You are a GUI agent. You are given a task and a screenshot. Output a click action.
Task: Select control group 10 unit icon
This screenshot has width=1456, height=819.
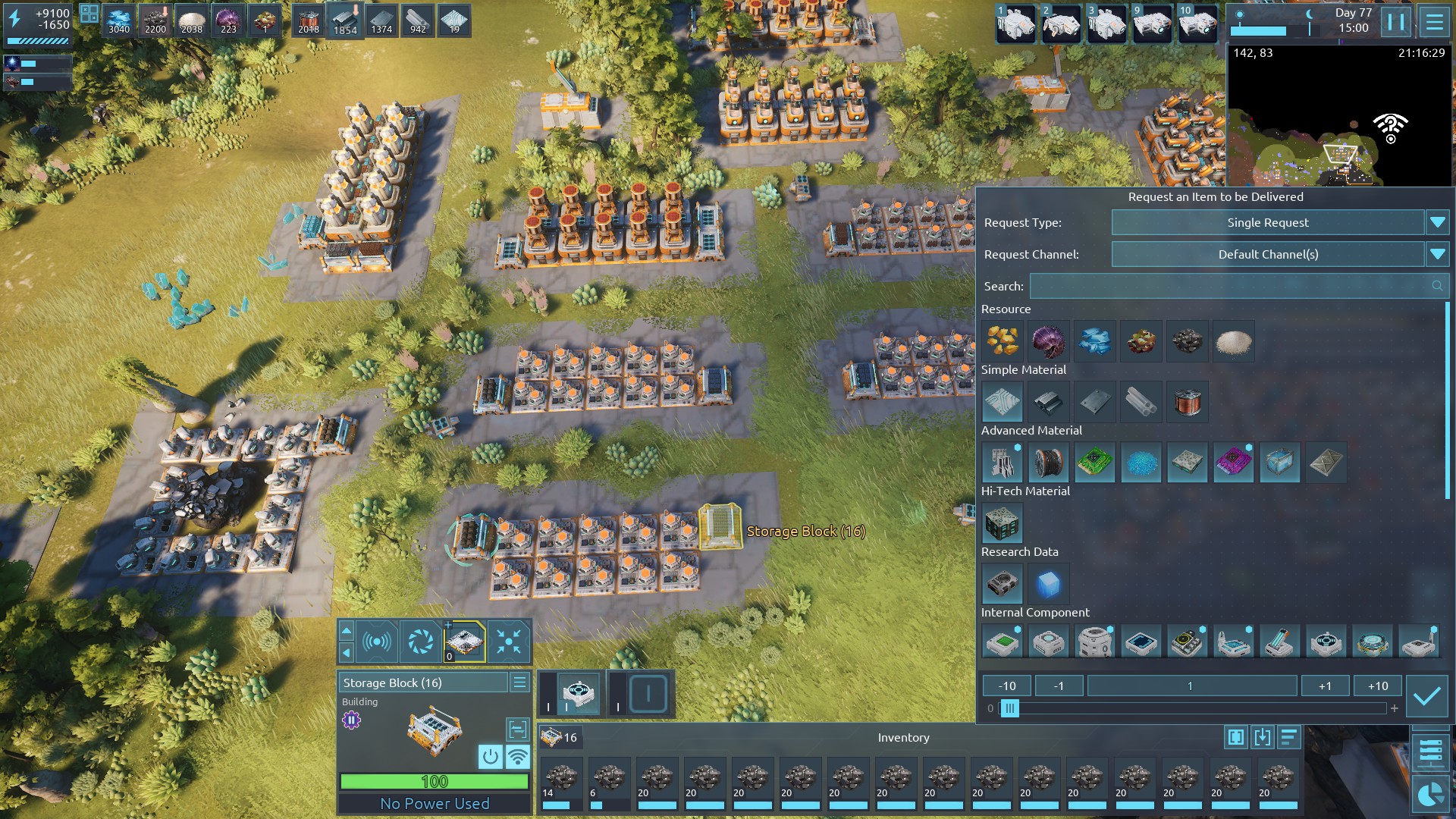pos(1197,23)
